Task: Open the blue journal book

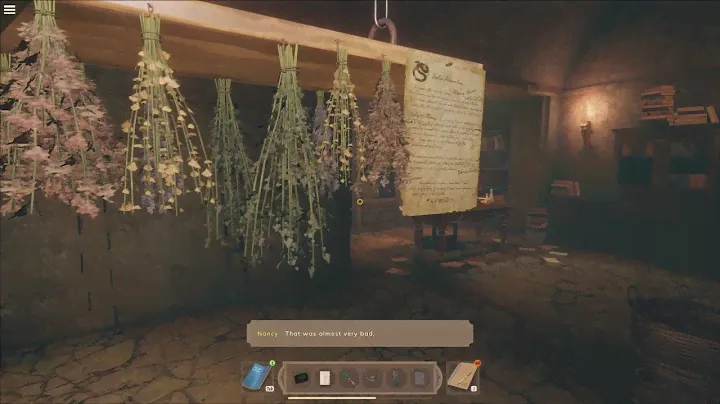Action: pos(257,376)
